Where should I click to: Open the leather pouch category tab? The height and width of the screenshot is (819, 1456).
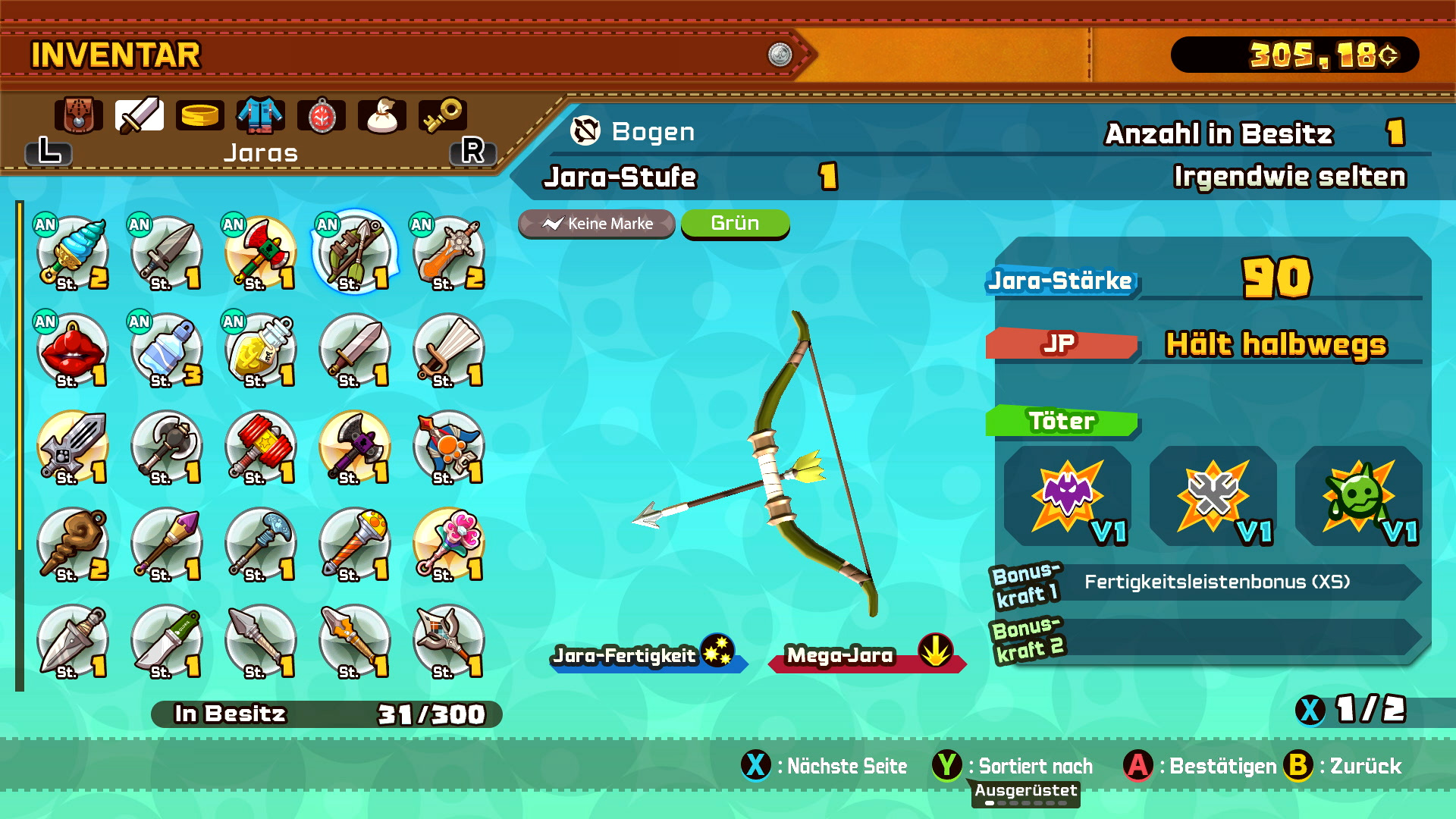pos(78,116)
